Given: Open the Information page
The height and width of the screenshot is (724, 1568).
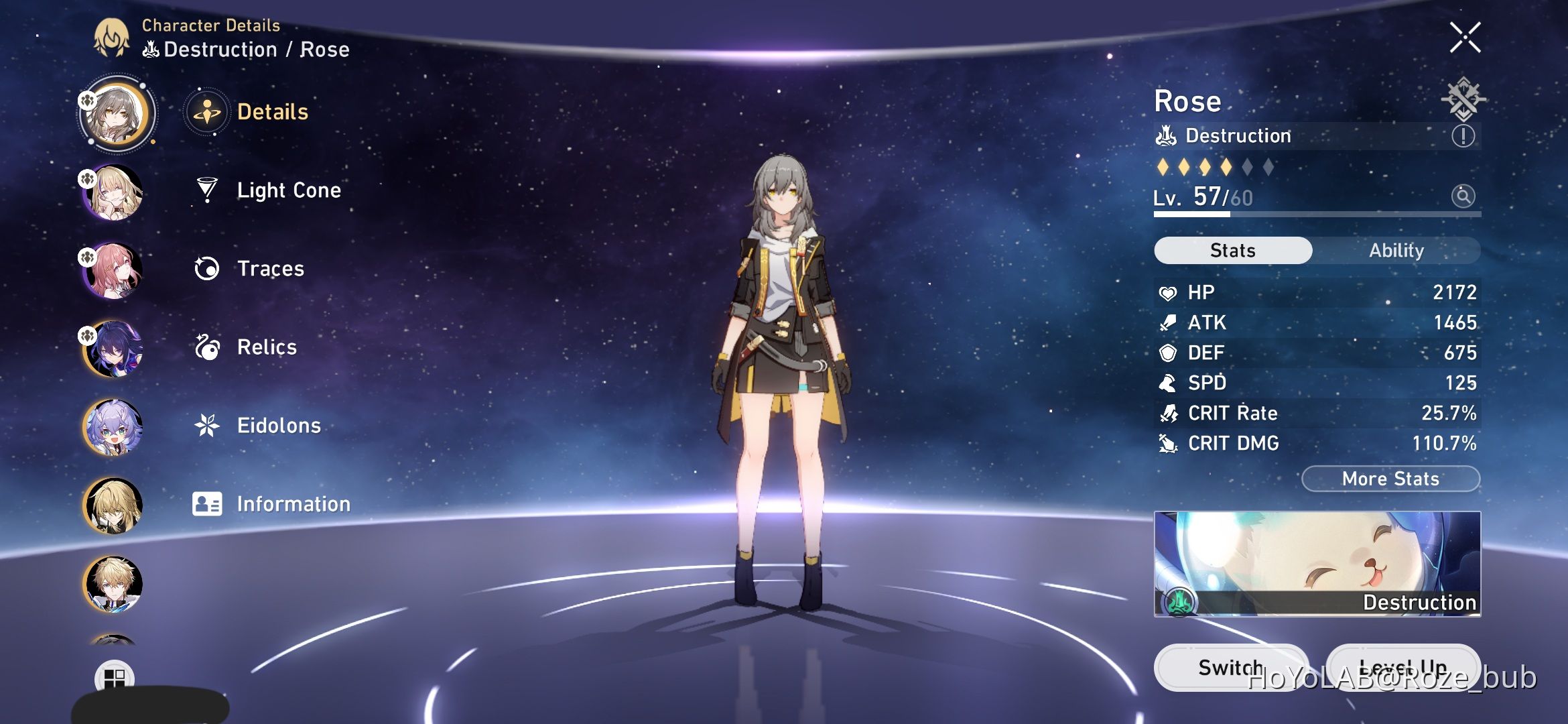Looking at the screenshot, I should click(x=292, y=503).
